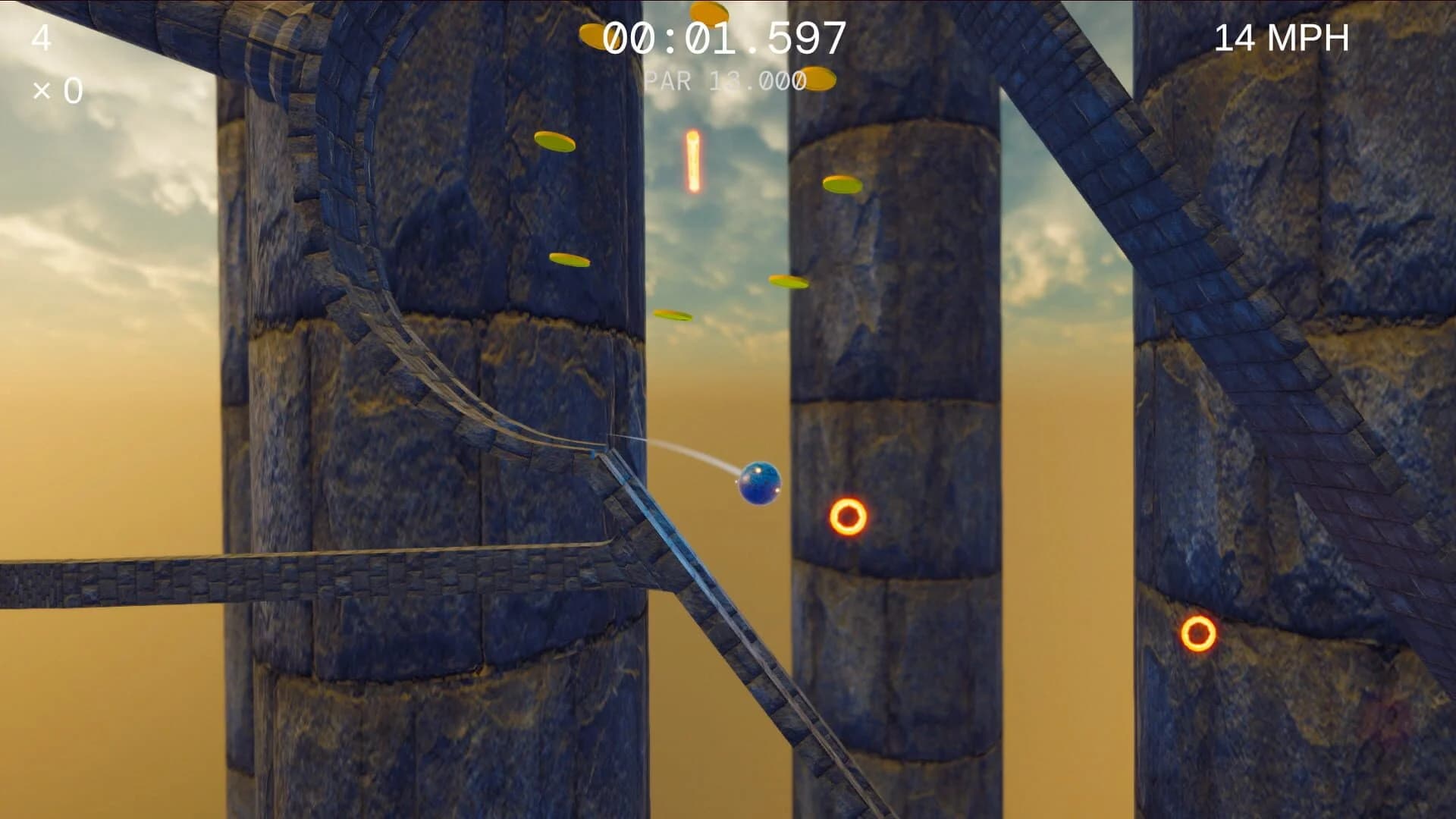Click the lives counter showing 4
Screen dimensions: 1456x819
point(43,36)
